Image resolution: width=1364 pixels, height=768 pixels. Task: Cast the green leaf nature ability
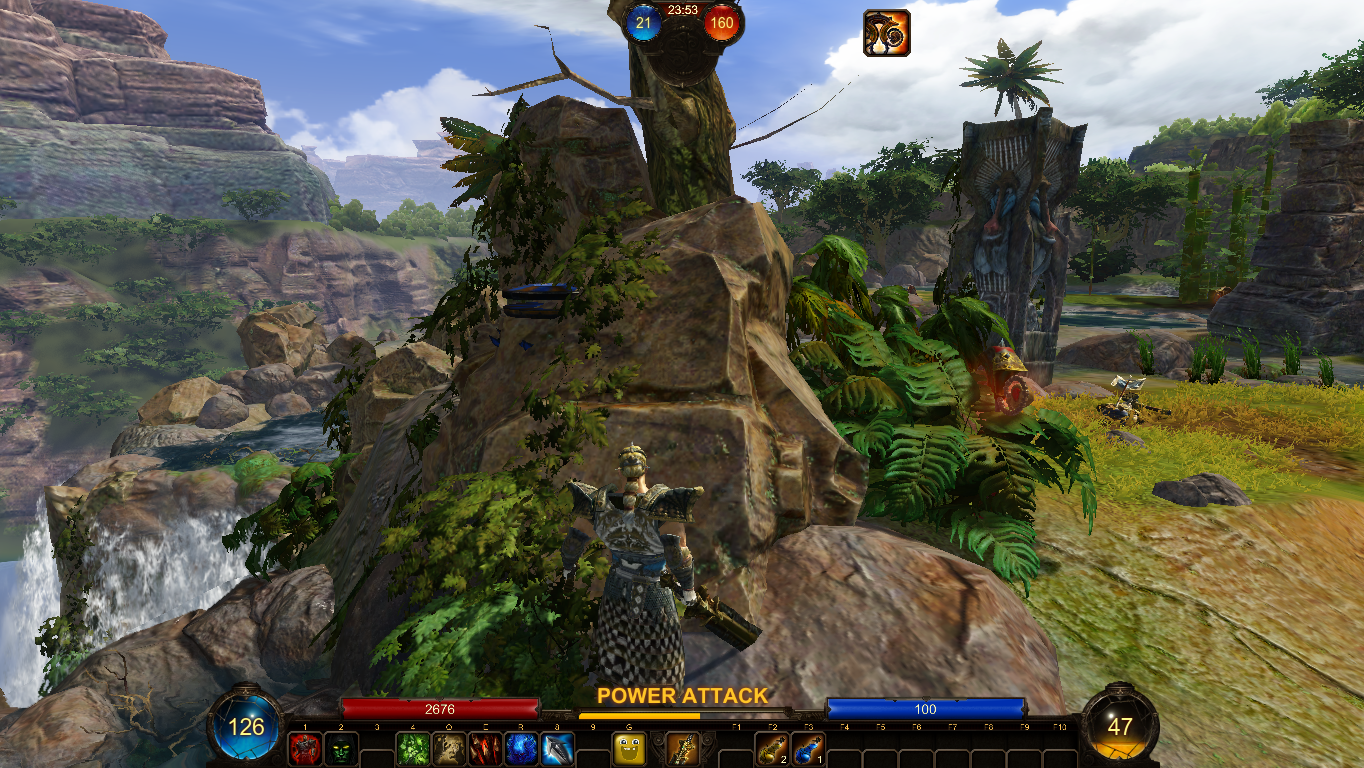click(x=413, y=749)
